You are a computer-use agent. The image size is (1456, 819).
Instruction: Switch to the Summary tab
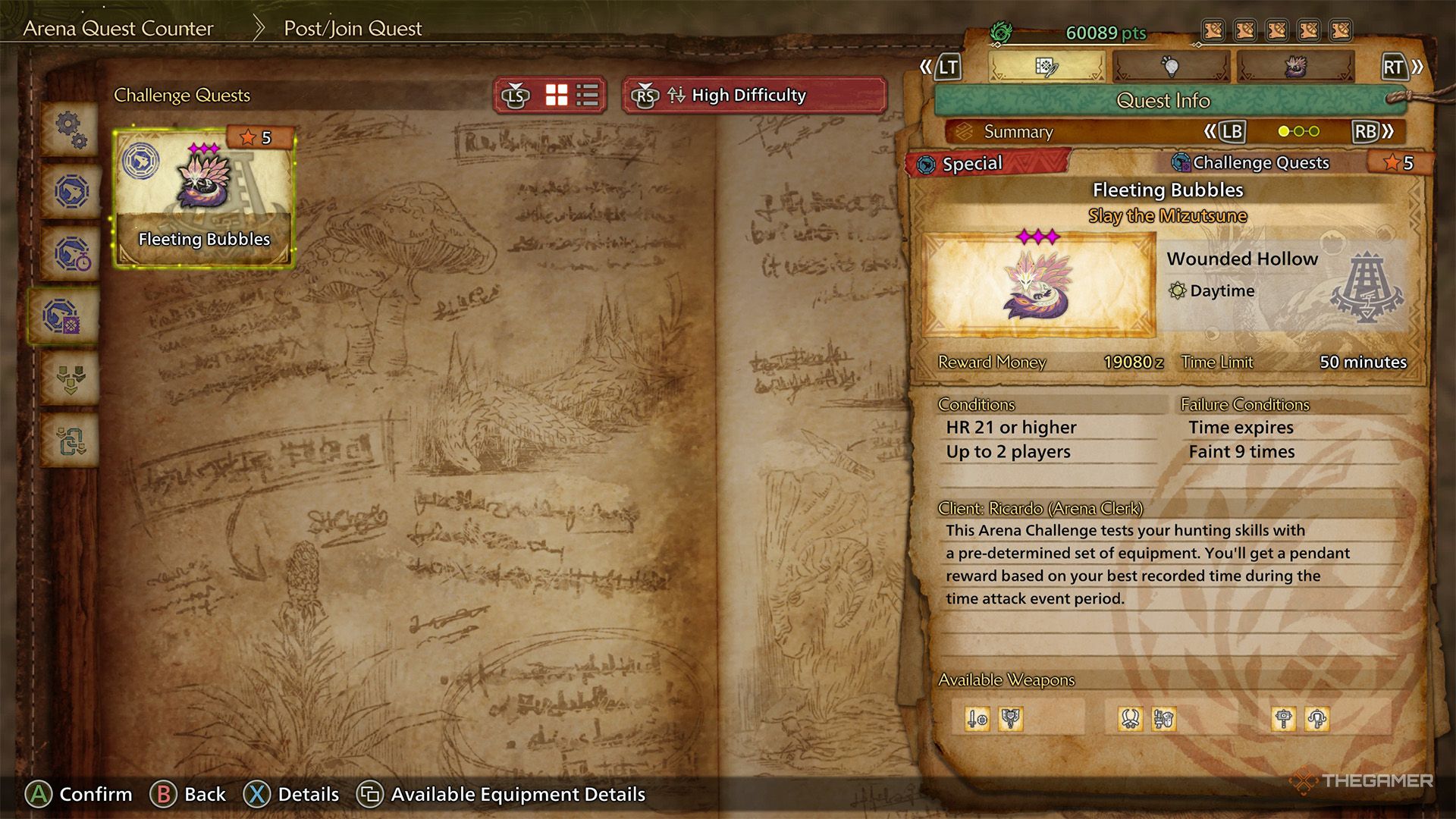1018,131
